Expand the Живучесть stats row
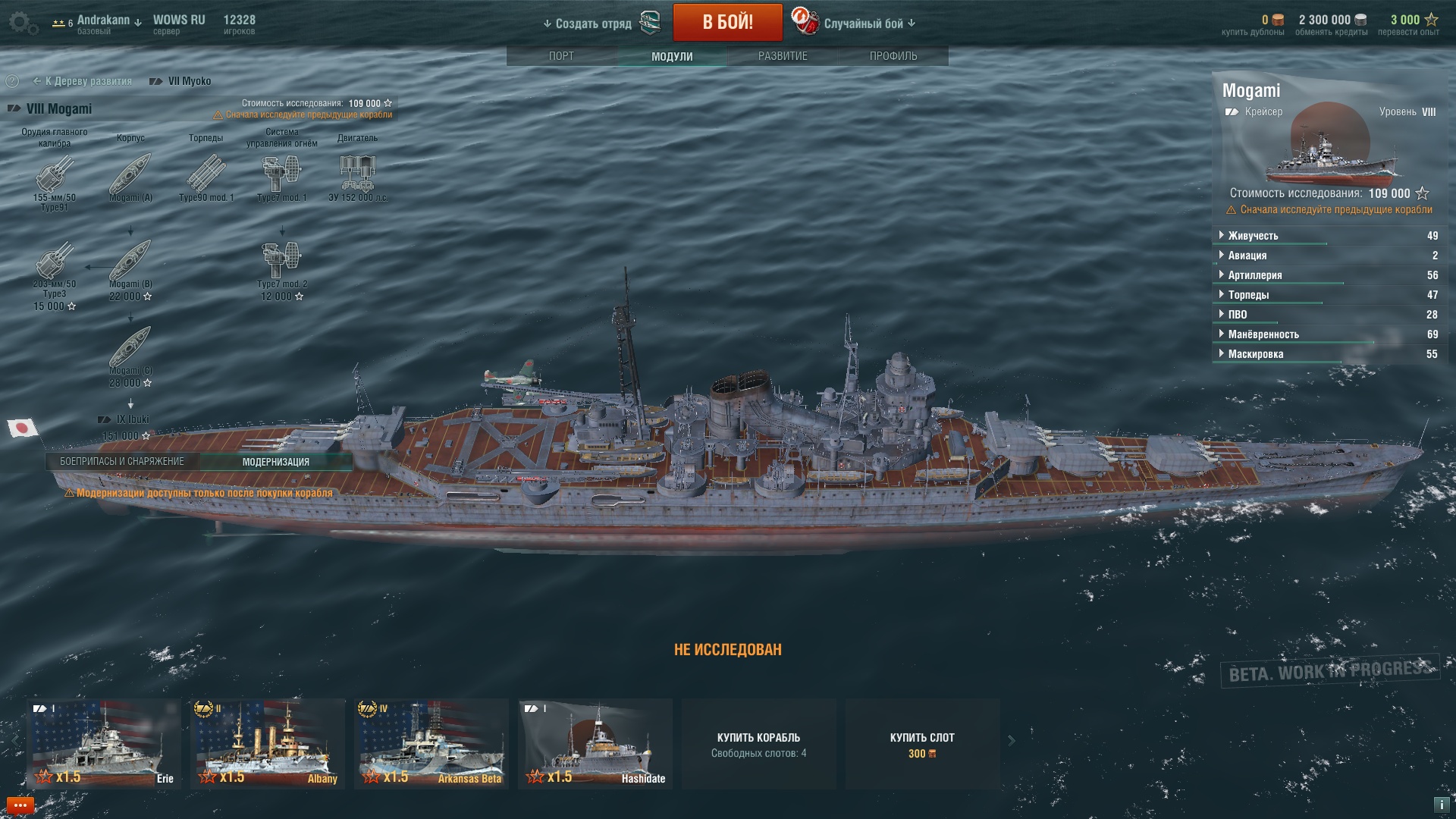This screenshot has width=1456, height=819. click(x=1253, y=236)
